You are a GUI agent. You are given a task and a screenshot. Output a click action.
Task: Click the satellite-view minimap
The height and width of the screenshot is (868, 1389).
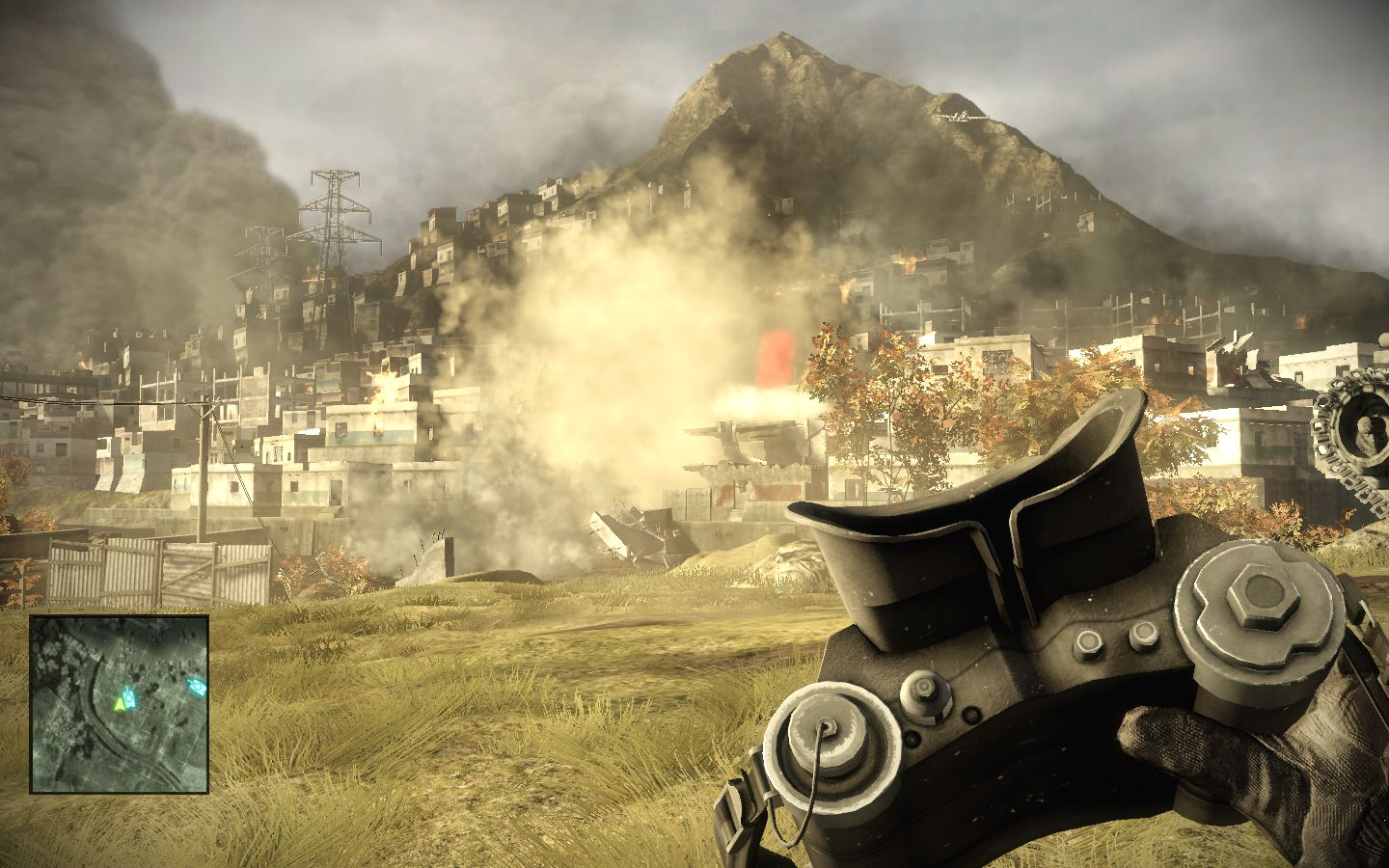[x=119, y=703]
